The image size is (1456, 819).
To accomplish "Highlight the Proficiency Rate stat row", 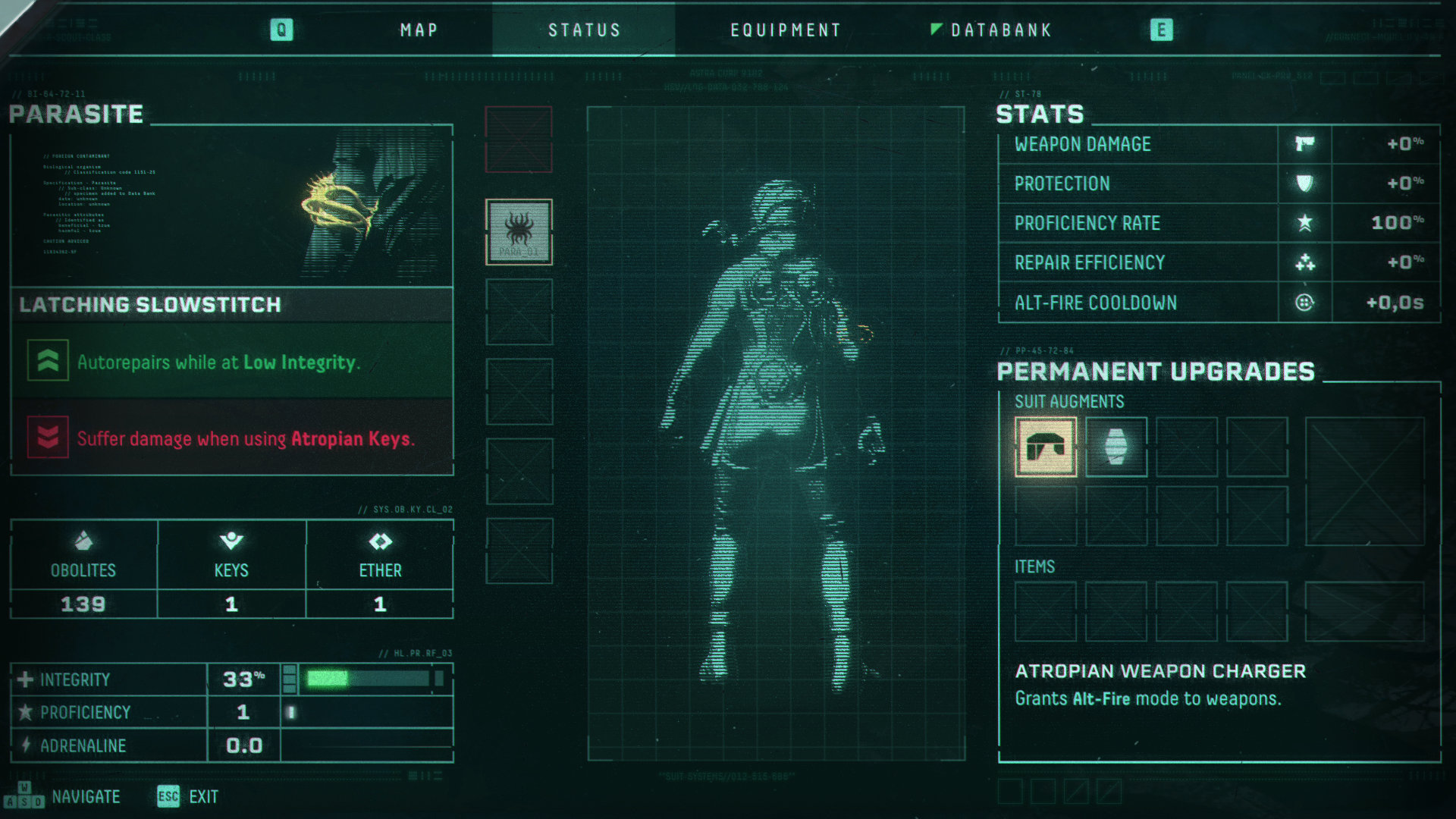I will (x=1218, y=223).
